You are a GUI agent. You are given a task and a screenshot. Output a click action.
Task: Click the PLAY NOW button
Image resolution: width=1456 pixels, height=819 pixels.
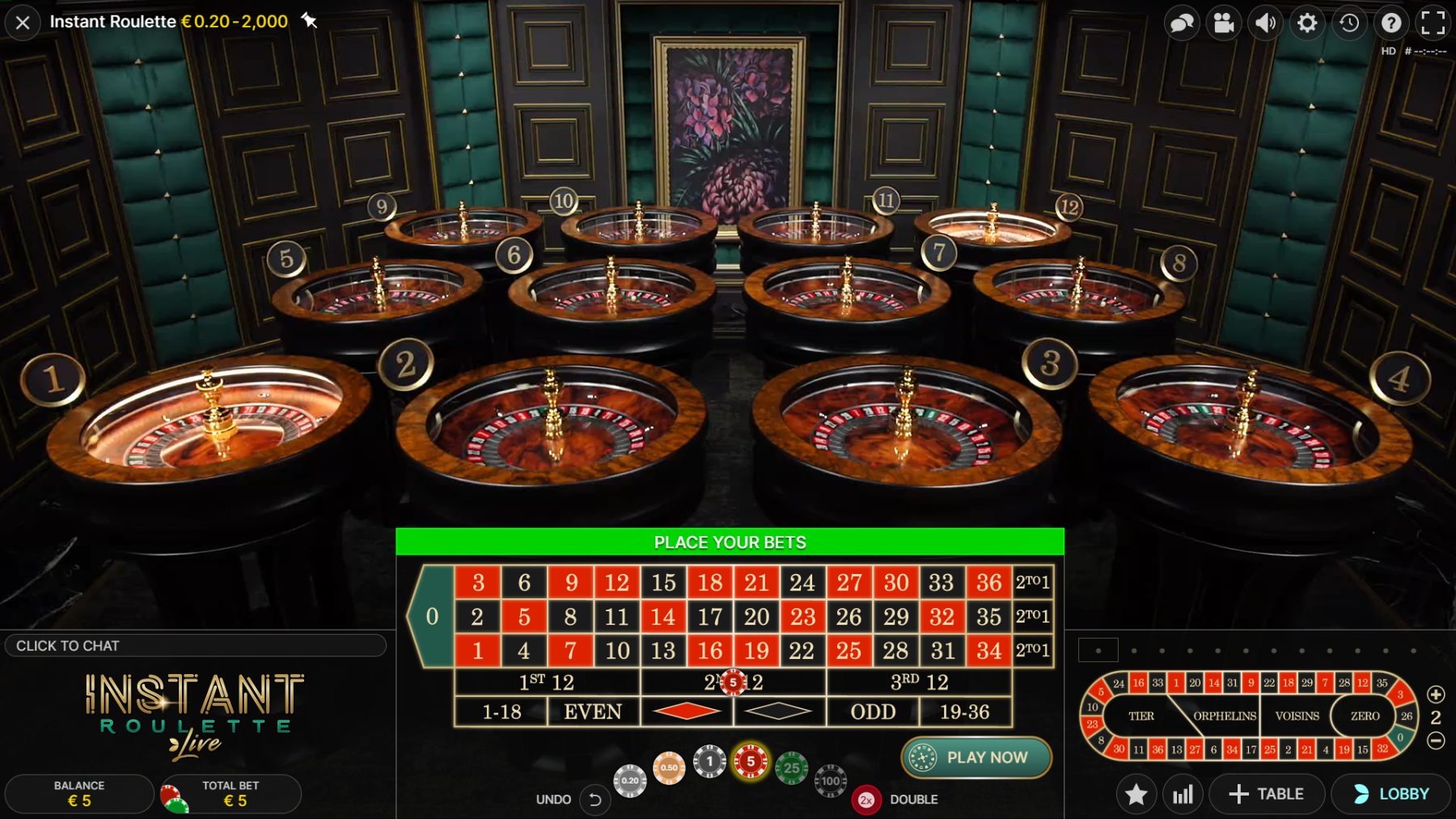(x=976, y=758)
